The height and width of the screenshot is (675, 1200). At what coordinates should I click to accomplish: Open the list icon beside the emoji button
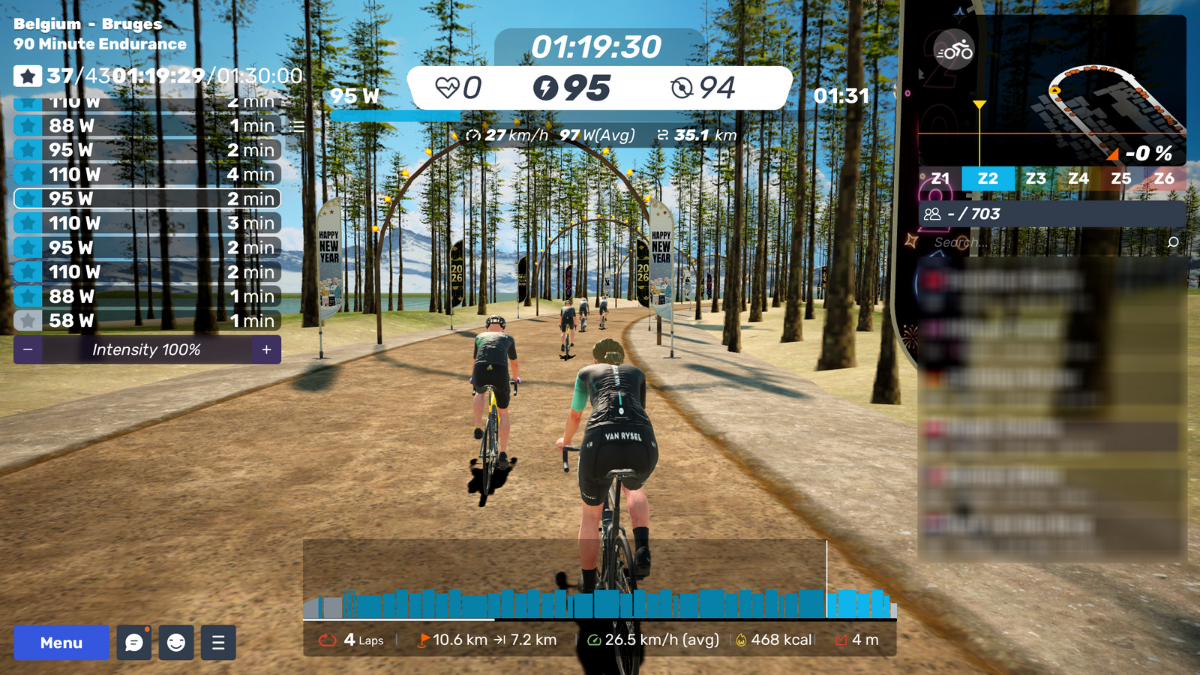(218, 643)
